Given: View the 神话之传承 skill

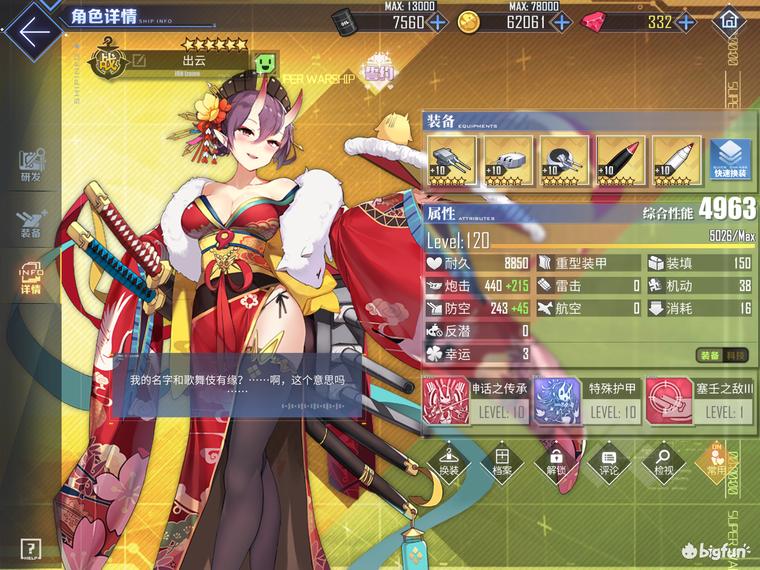Looking at the screenshot, I should (x=476, y=398).
